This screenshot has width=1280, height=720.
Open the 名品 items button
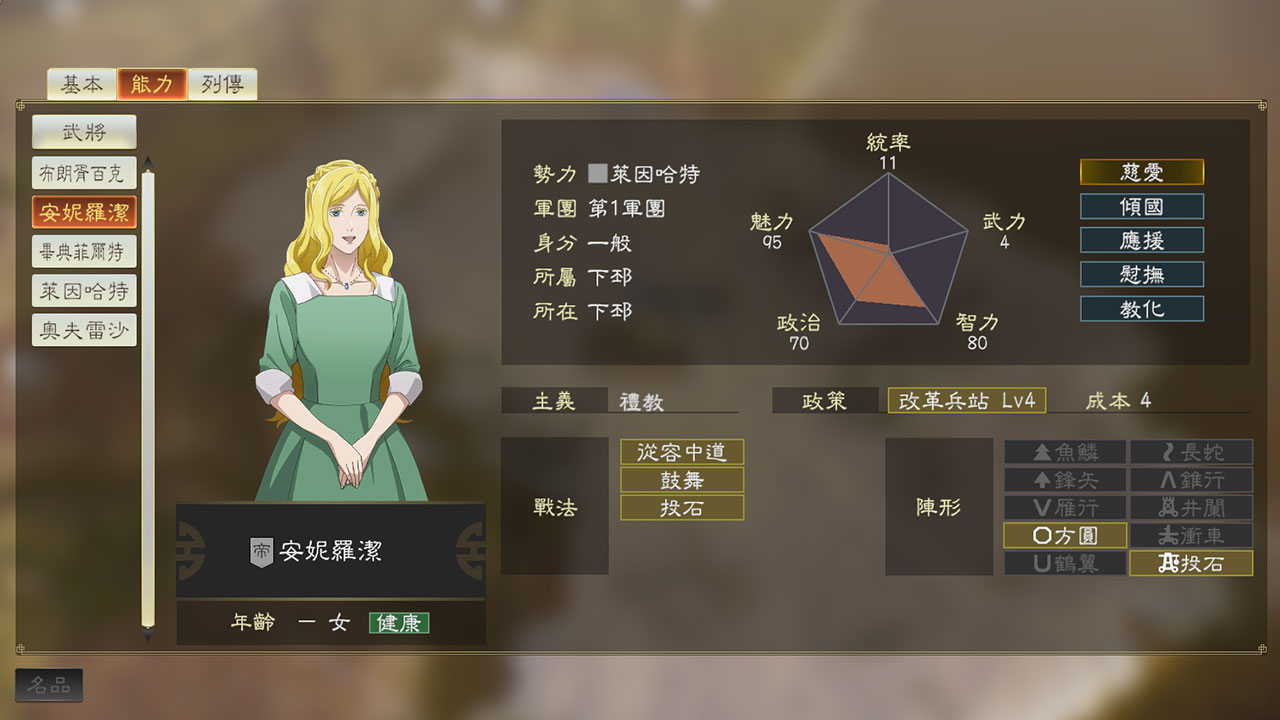point(49,685)
